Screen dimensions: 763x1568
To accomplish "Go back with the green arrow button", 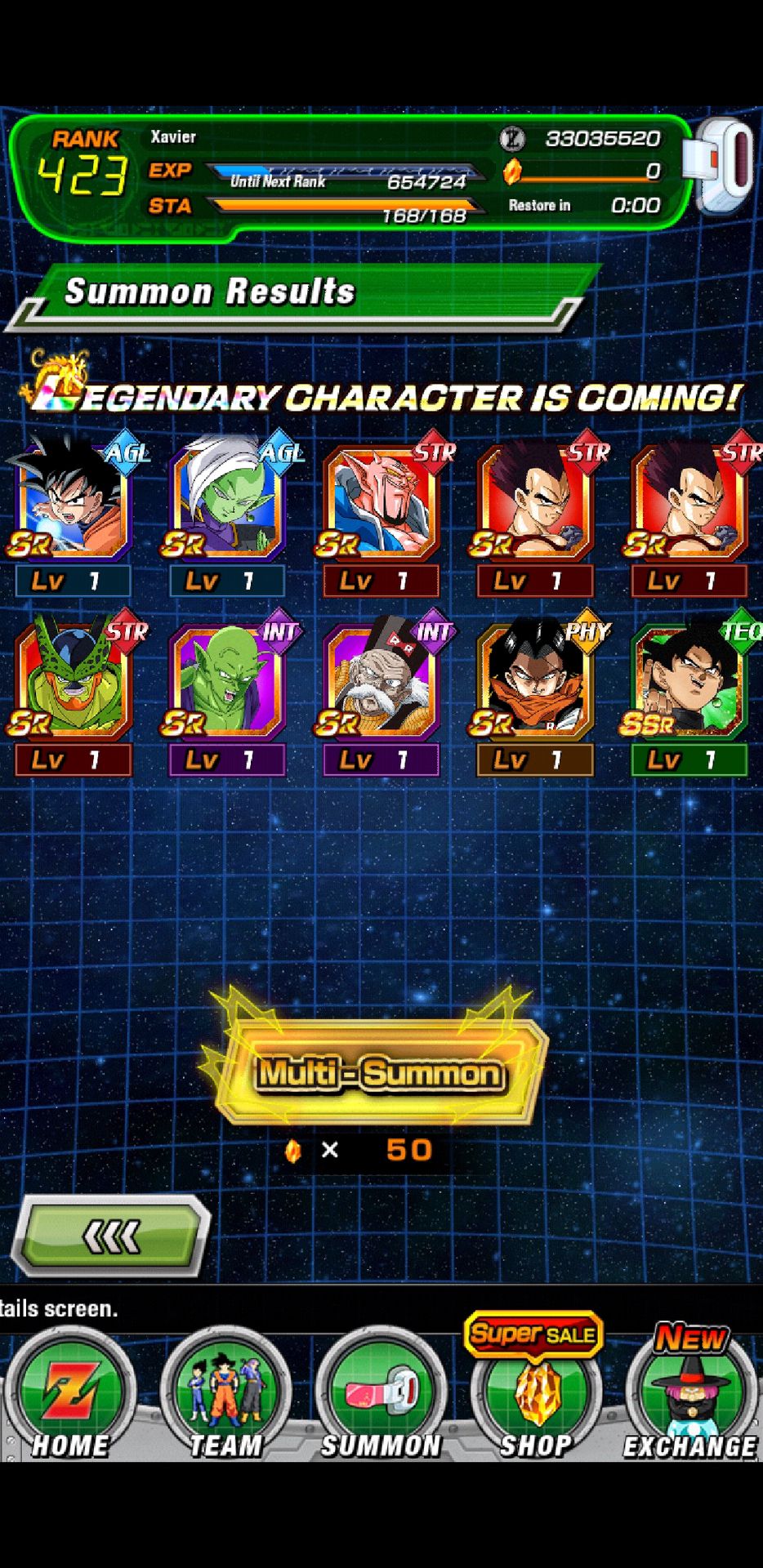I will tap(110, 1236).
